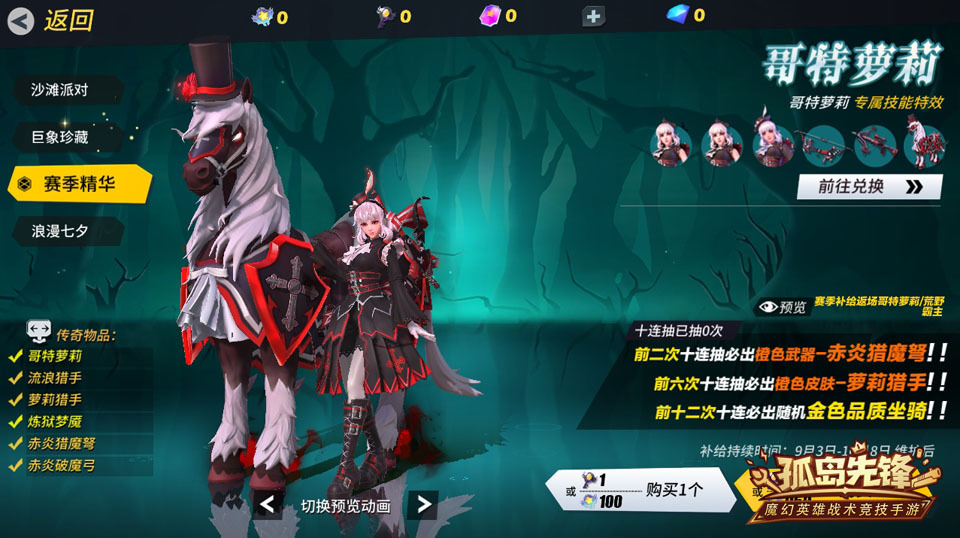
Task: Tap the blue diamond currency icon
Action: pyautogui.click(x=678, y=15)
